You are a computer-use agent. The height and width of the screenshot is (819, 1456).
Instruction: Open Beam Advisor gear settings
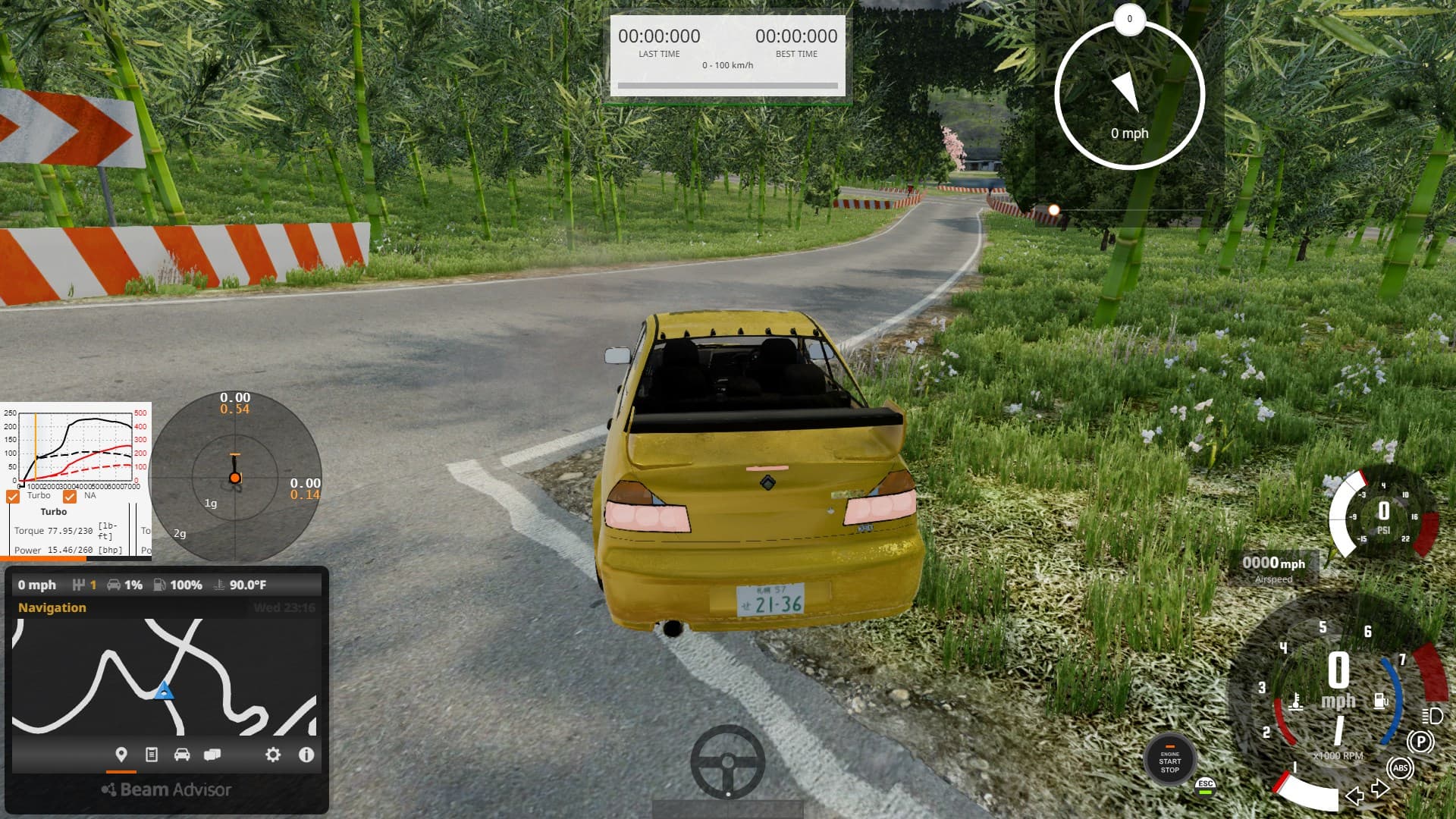(x=273, y=755)
